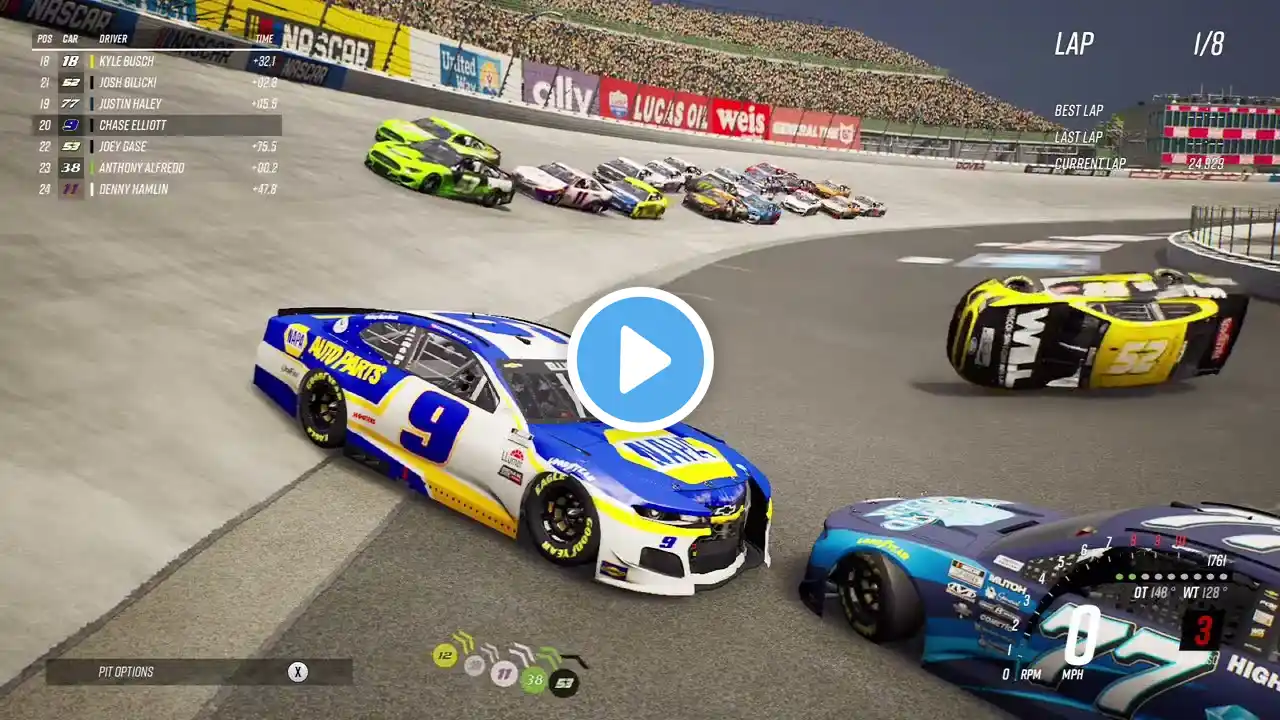This screenshot has width=1280, height=720.
Task: Click the car 38 proximity tracker badge
Action: point(534,681)
